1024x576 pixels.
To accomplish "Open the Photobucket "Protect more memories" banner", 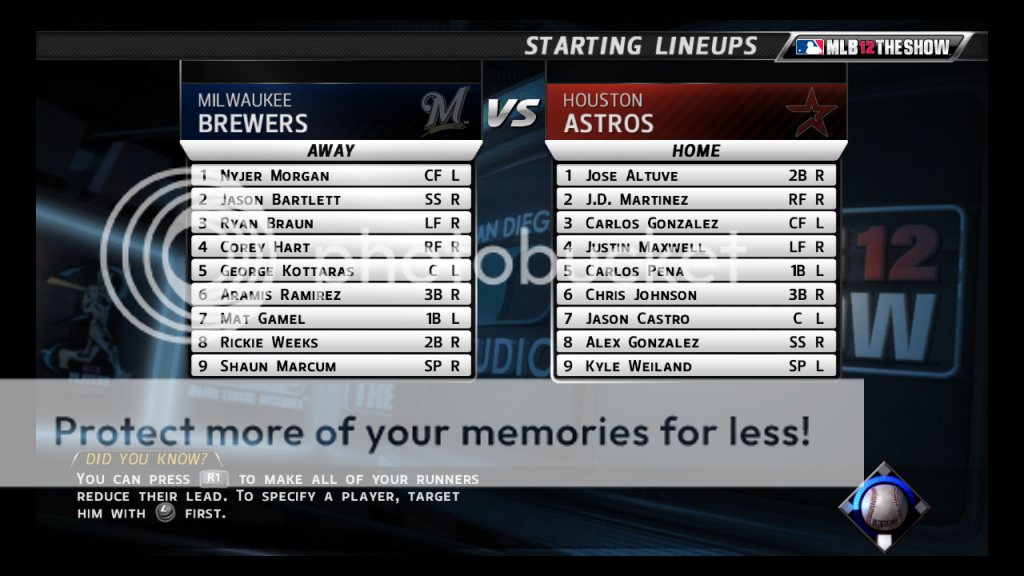I will click(431, 432).
